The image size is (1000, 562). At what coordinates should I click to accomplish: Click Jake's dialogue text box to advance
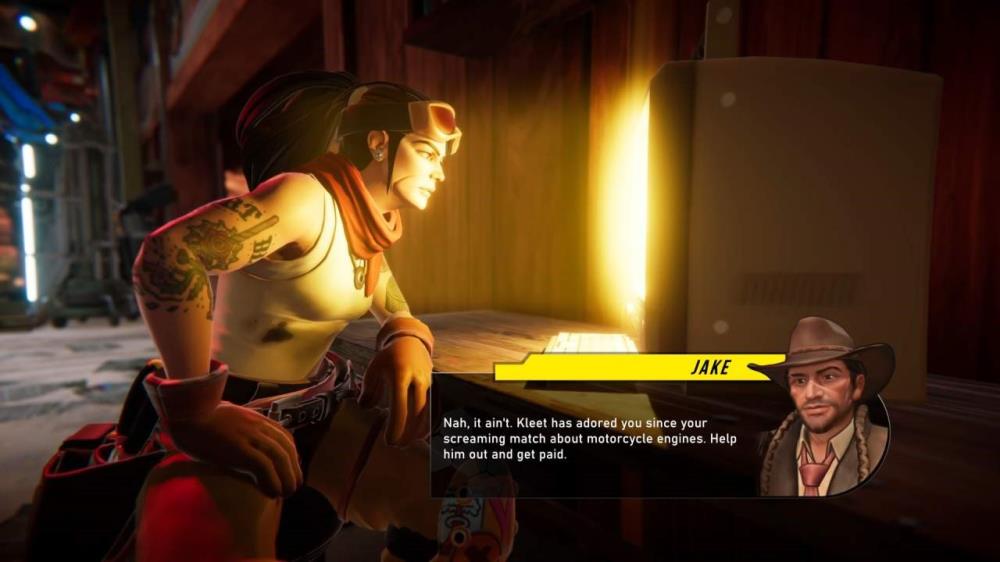coord(590,438)
